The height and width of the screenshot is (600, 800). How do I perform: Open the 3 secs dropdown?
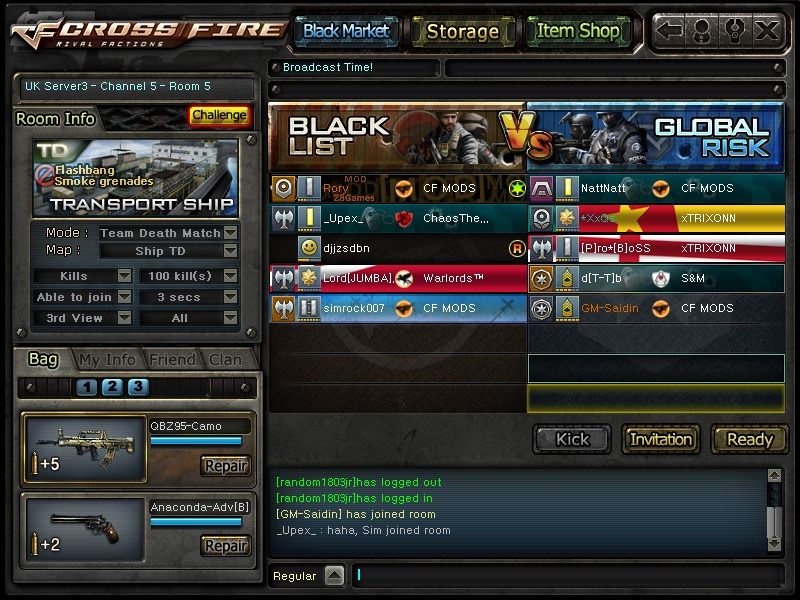[231, 297]
